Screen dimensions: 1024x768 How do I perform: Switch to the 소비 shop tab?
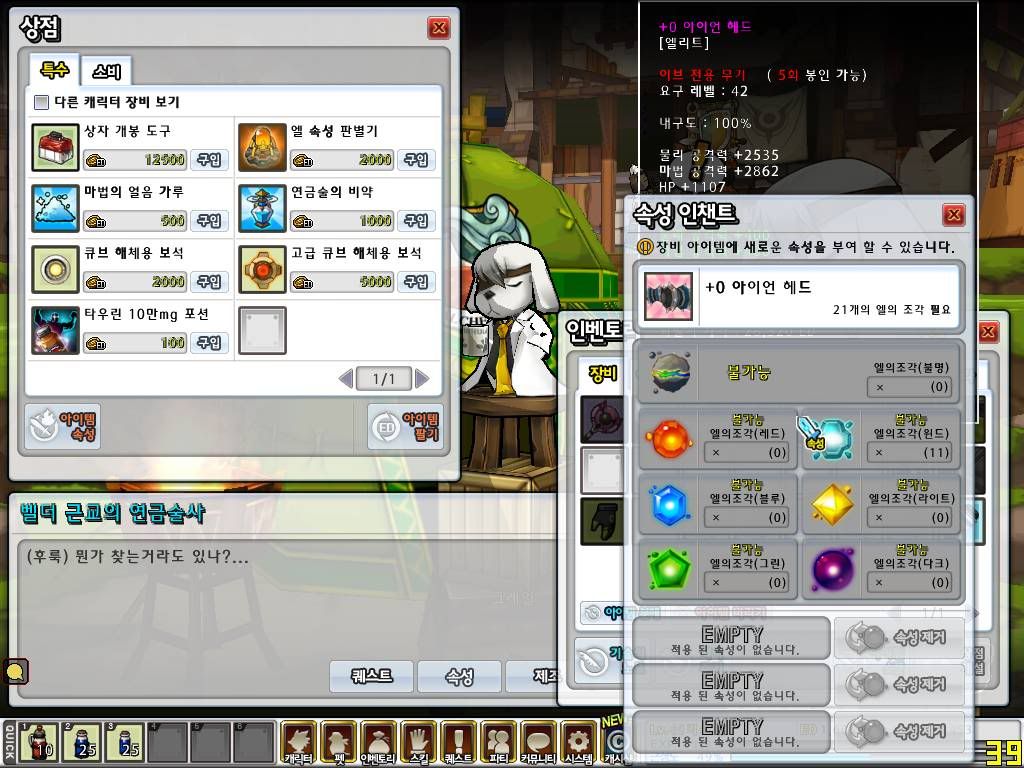pos(106,71)
